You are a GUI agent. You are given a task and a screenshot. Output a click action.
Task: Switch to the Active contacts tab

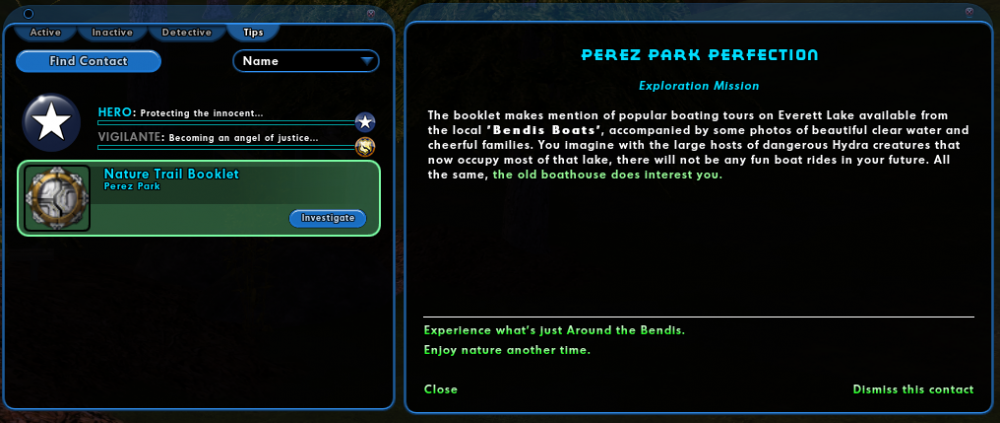[x=45, y=32]
